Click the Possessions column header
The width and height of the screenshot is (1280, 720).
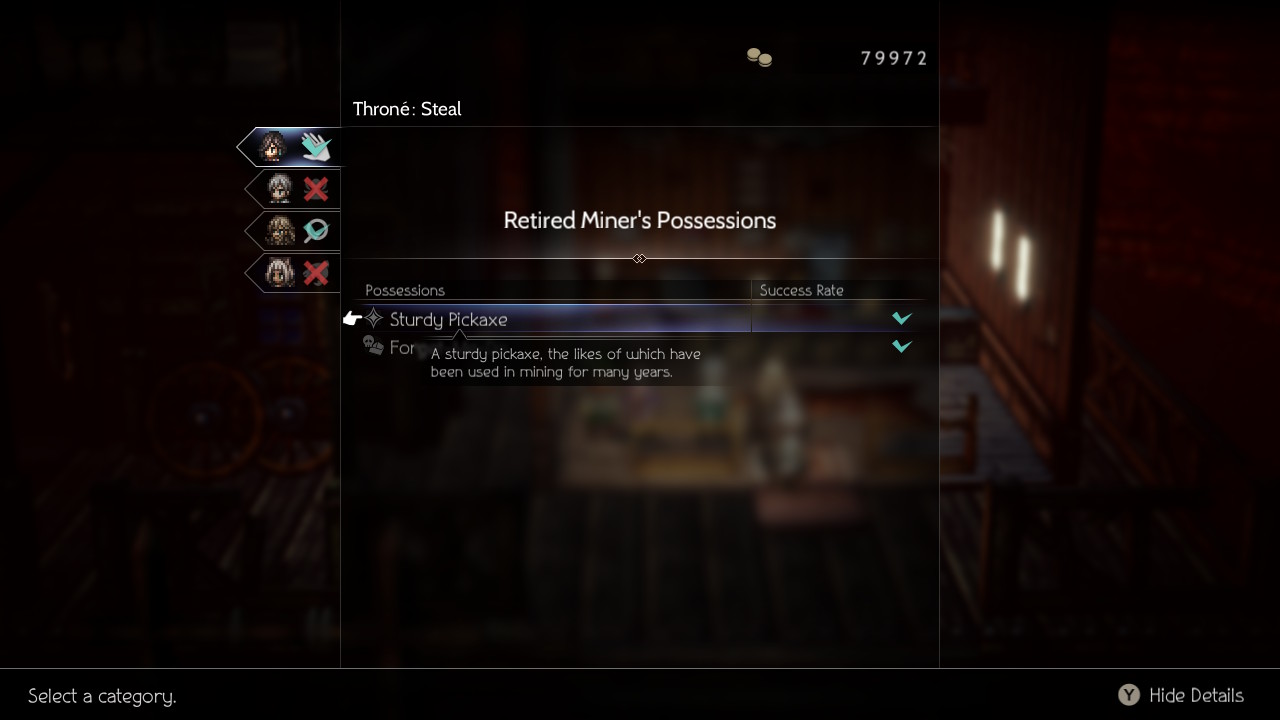(405, 290)
